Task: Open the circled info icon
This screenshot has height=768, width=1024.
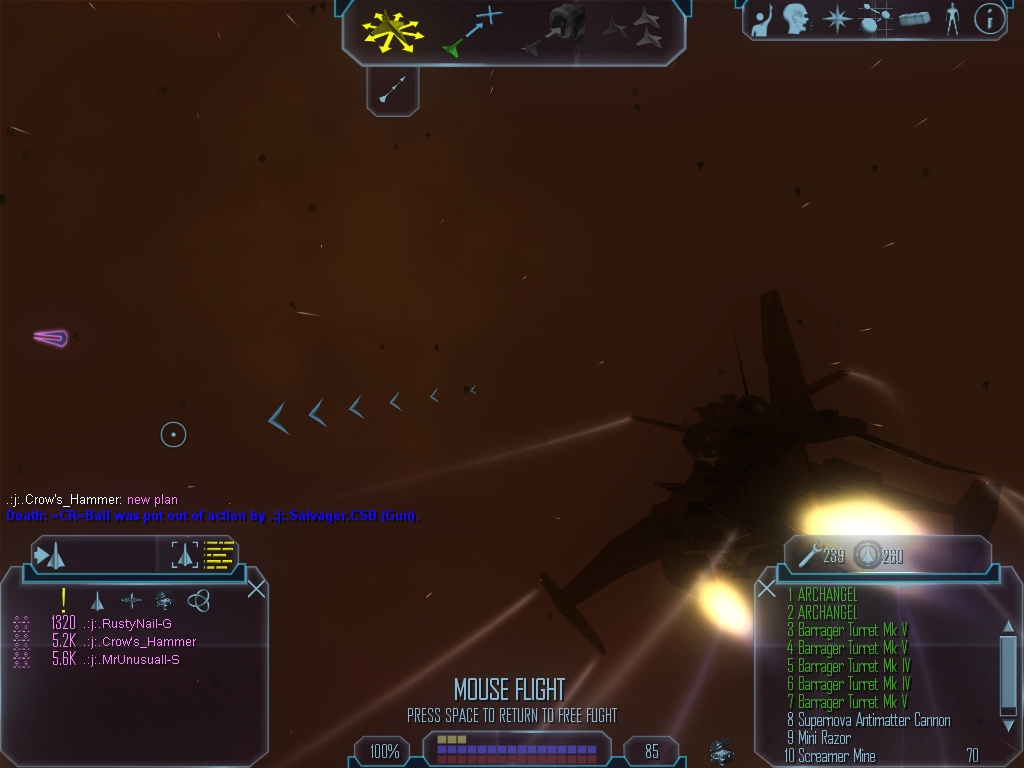Action: [989, 18]
